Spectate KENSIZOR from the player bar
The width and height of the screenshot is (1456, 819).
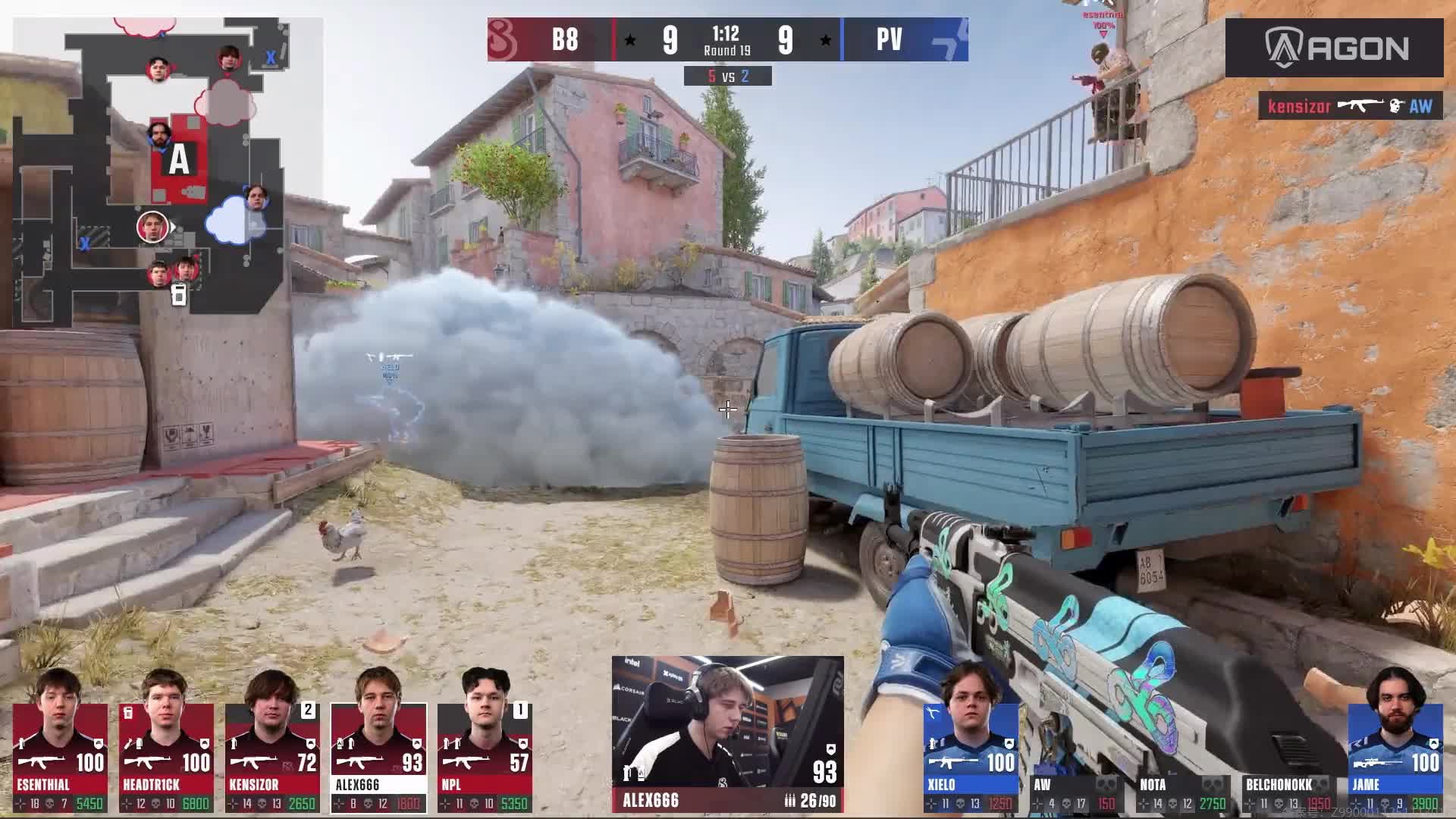click(x=272, y=757)
